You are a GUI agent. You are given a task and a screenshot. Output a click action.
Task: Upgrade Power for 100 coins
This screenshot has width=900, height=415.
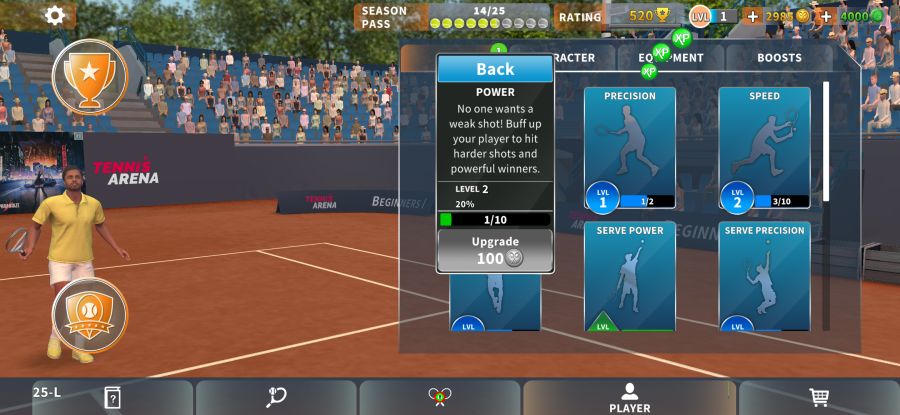(495, 250)
